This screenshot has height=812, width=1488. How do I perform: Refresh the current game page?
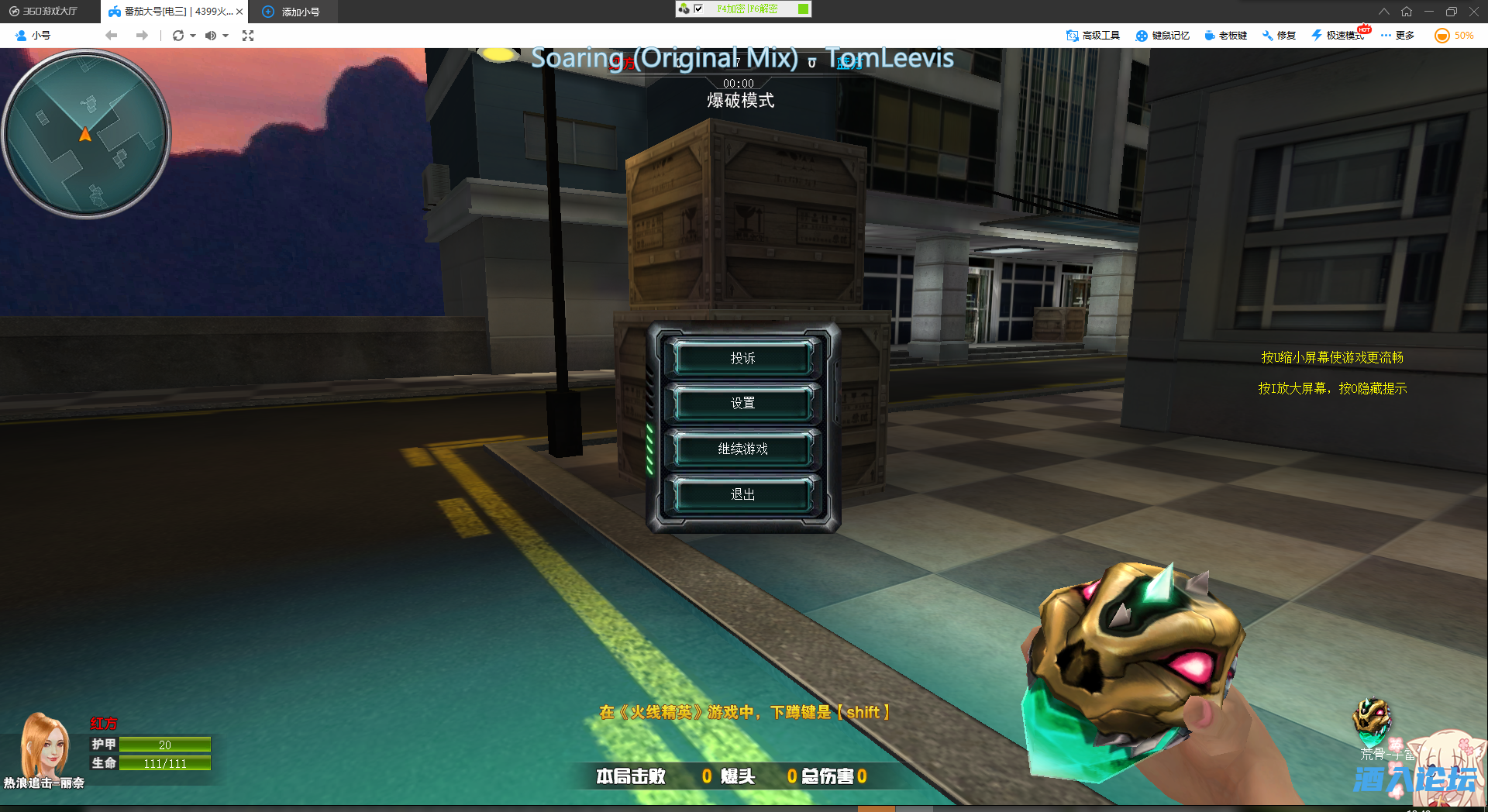point(177,35)
